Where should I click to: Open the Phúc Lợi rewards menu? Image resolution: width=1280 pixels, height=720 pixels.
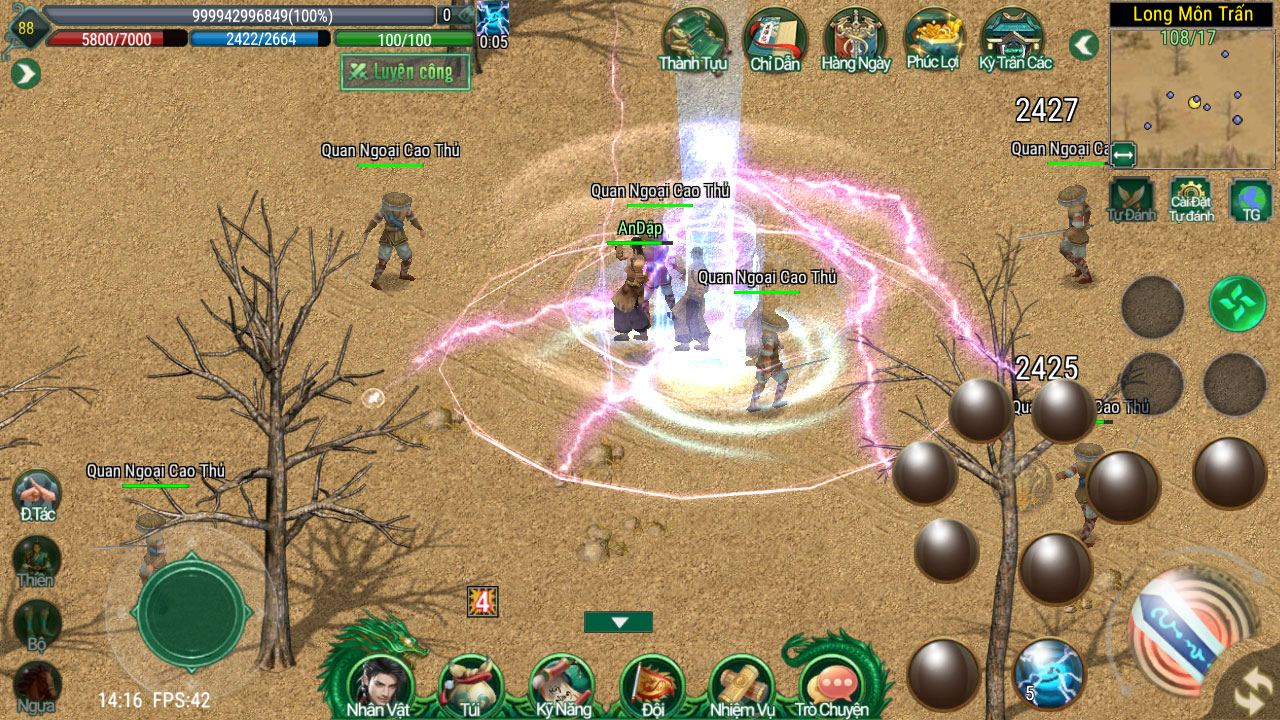coord(935,39)
